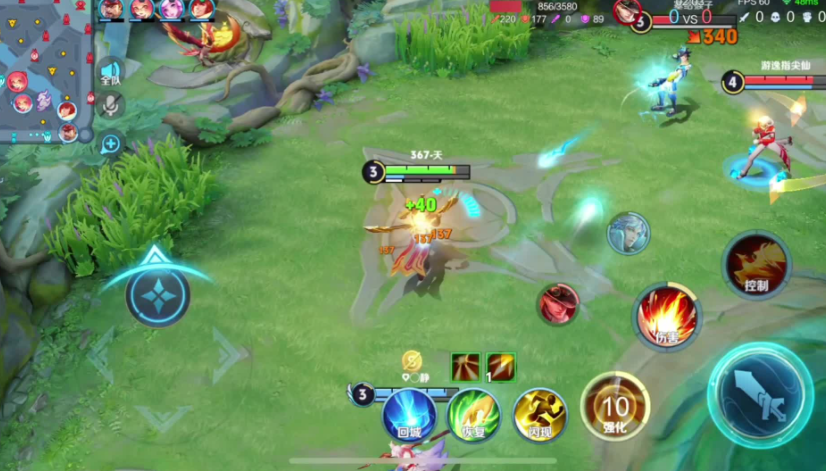826x471 pixels.
Task: Select the pink-haired teammate portrait at top
Action: pos(172,10)
